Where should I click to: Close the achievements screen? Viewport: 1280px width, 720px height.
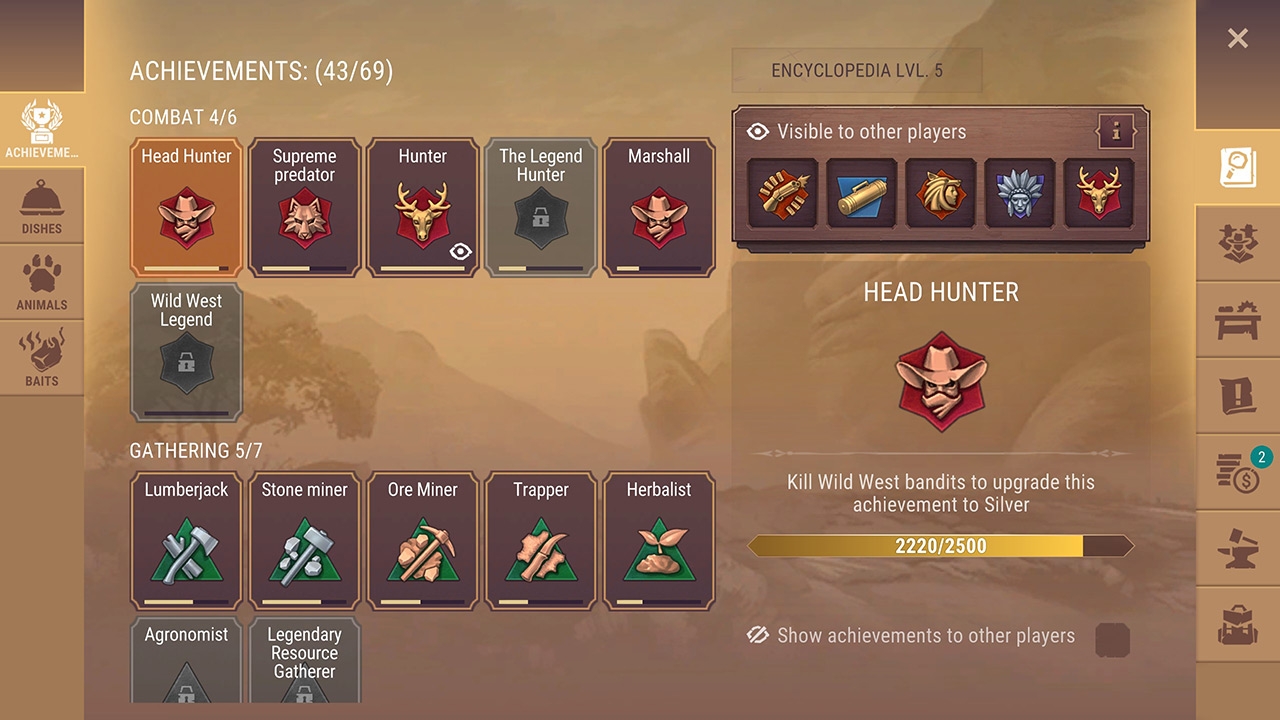point(1237,39)
